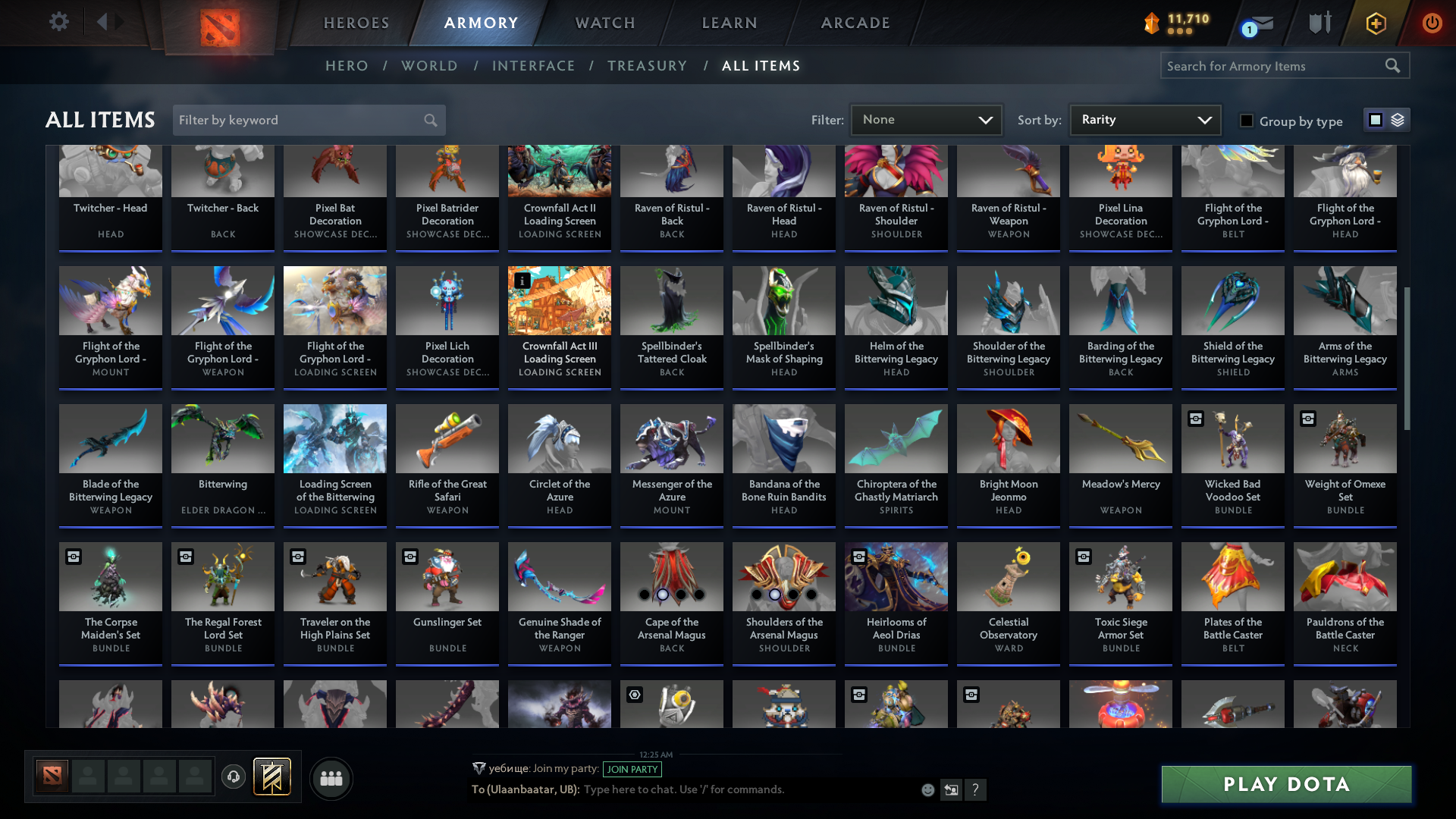Open the gold plus upgrade icon
The image size is (1456, 819).
1376,24
